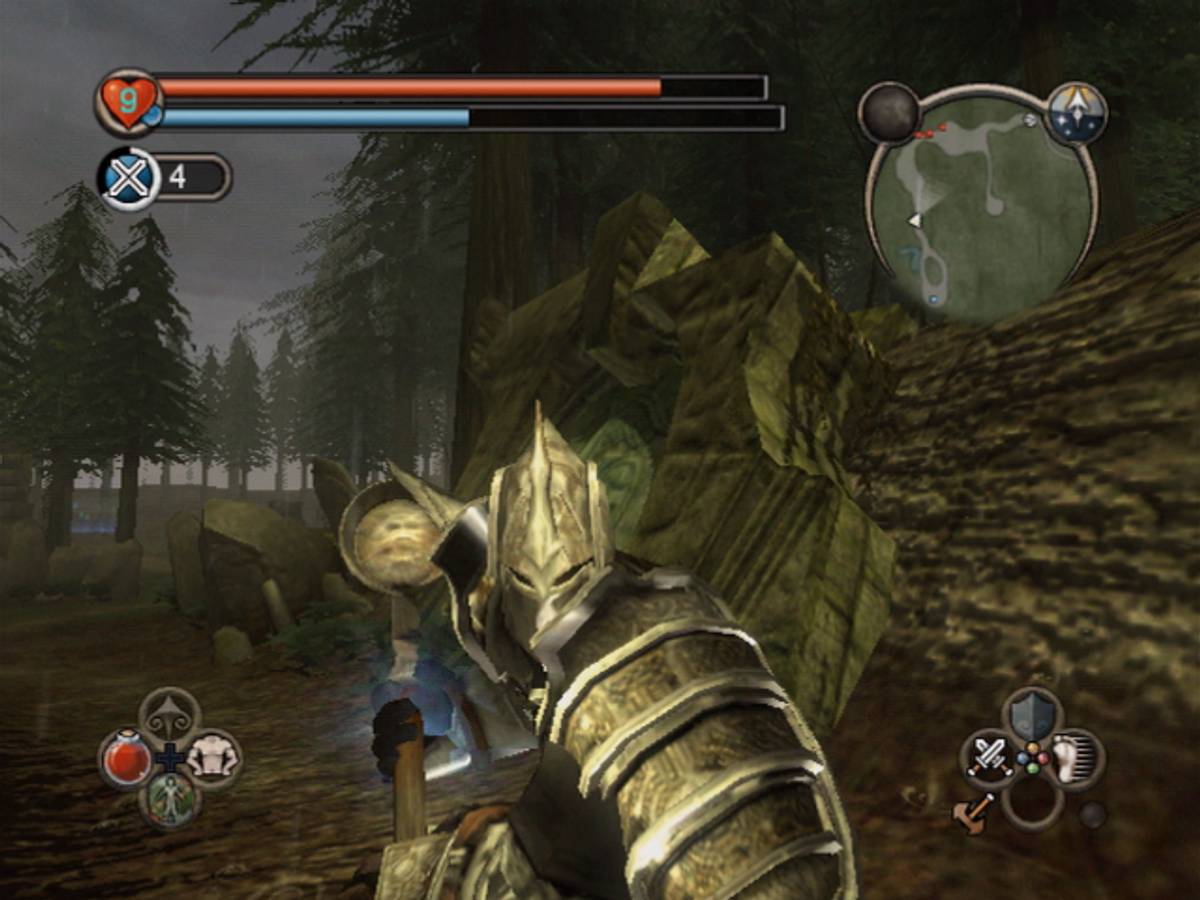Select the dark orb beside the minimap
Screen dimensions: 1200x900
pos(889,112)
